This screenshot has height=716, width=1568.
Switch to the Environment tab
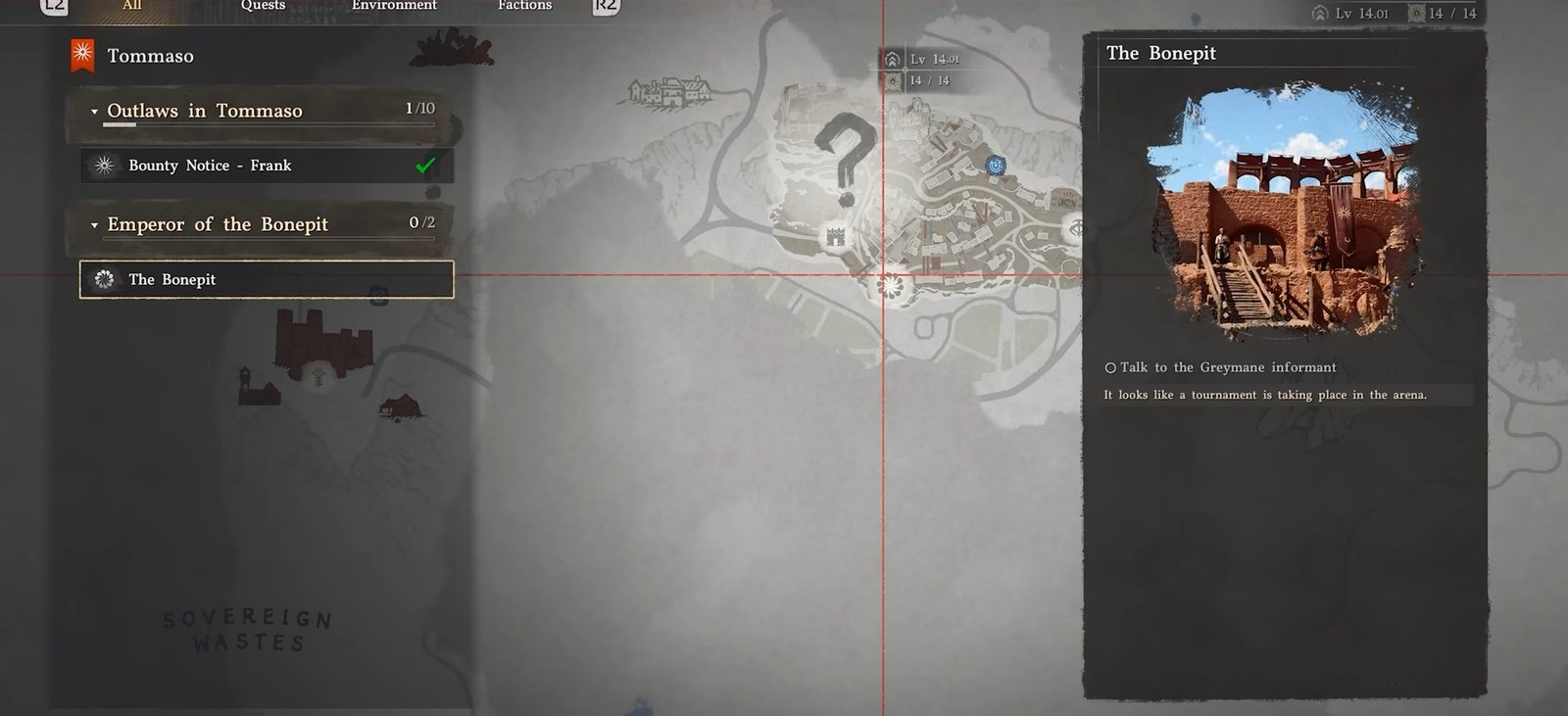394,6
